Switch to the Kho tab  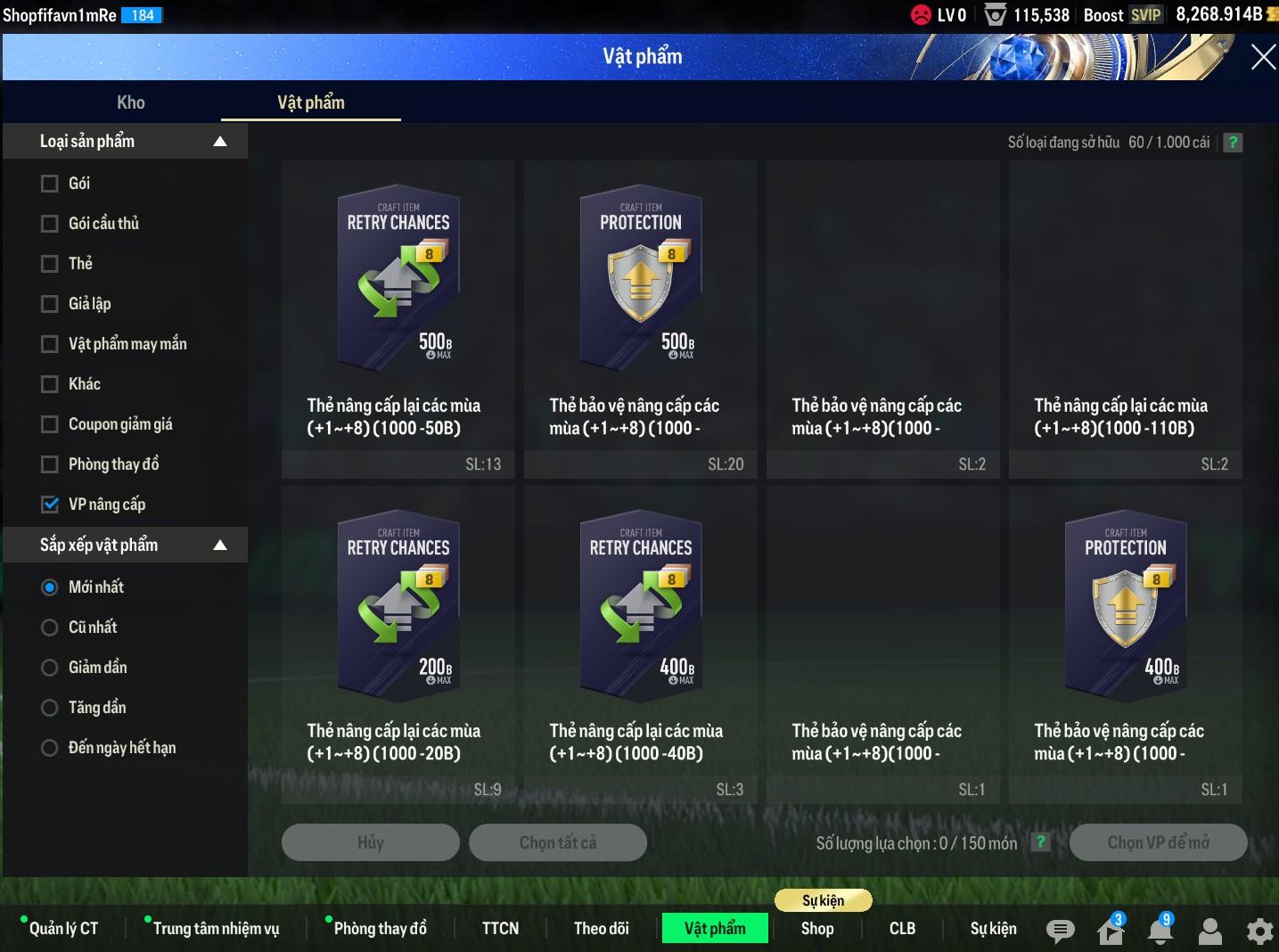(x=131, y=103)
